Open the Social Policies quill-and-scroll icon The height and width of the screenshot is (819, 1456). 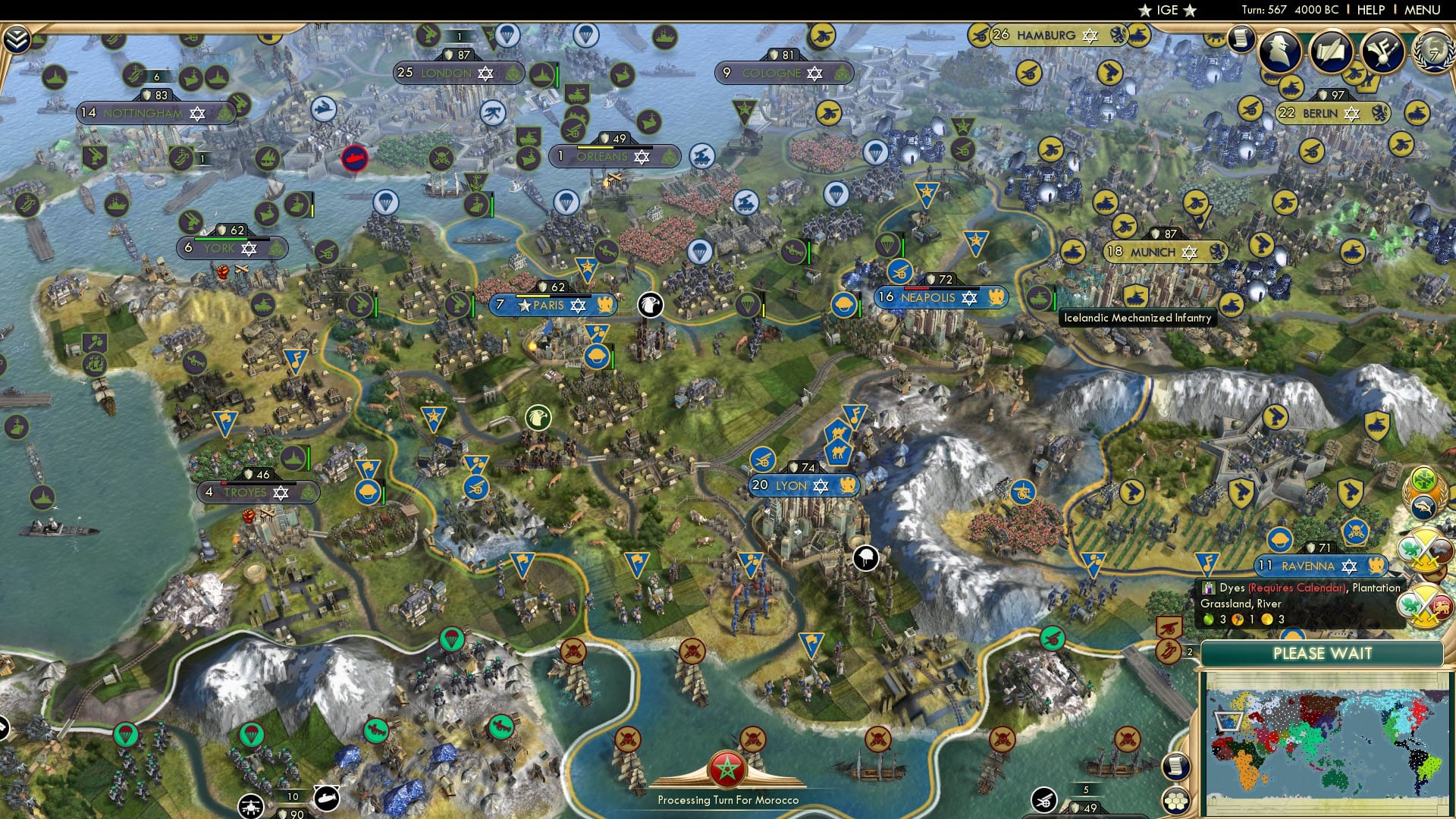(1330, 52)
